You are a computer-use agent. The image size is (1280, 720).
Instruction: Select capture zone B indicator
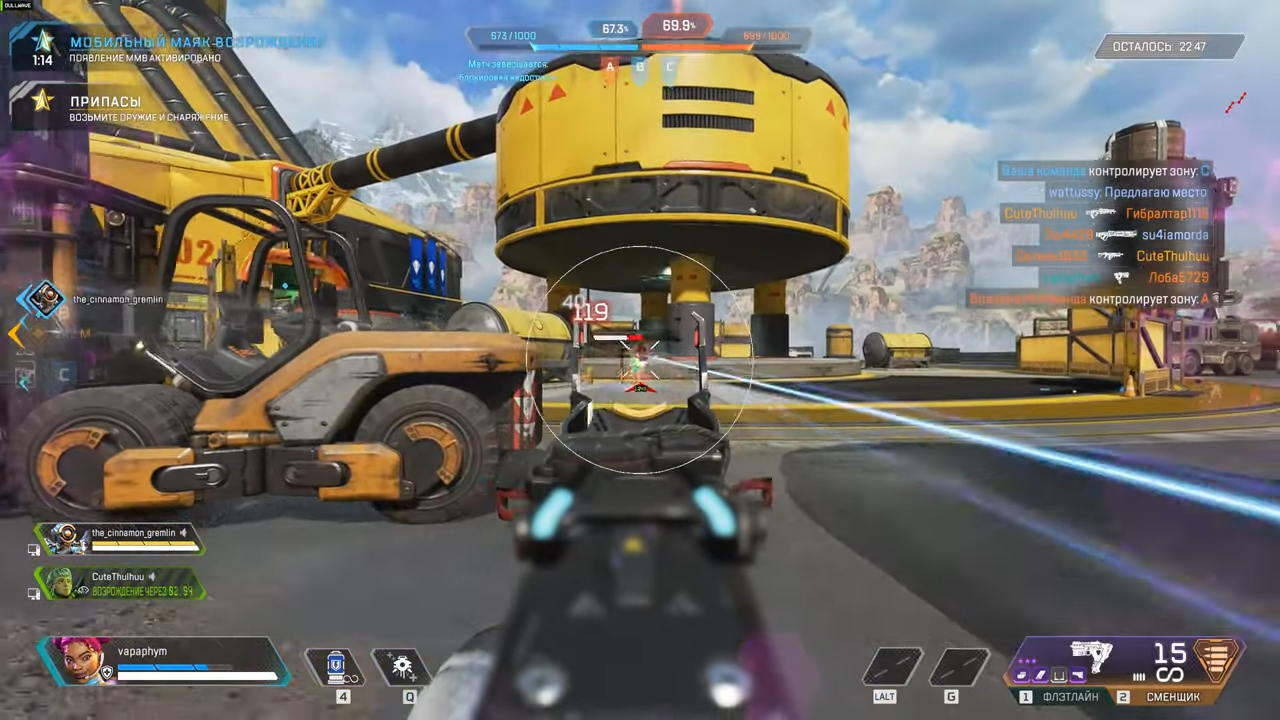click(640, 66)
